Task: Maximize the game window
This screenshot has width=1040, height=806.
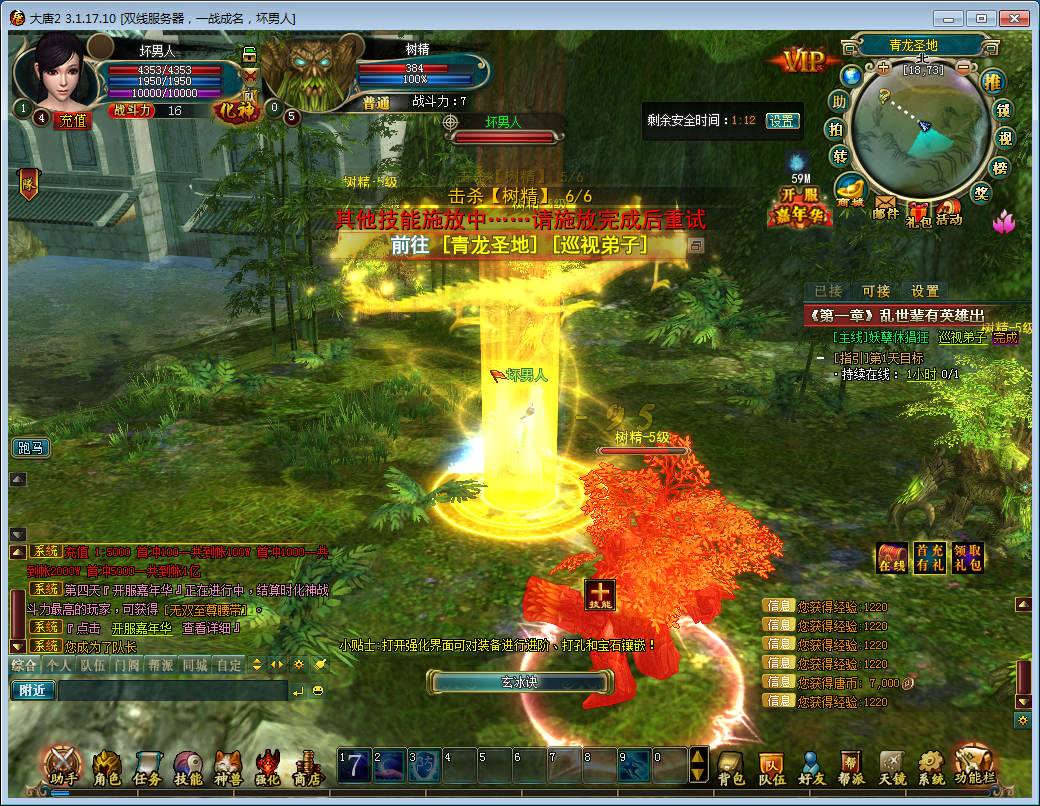Action: [x=982, y=18]
